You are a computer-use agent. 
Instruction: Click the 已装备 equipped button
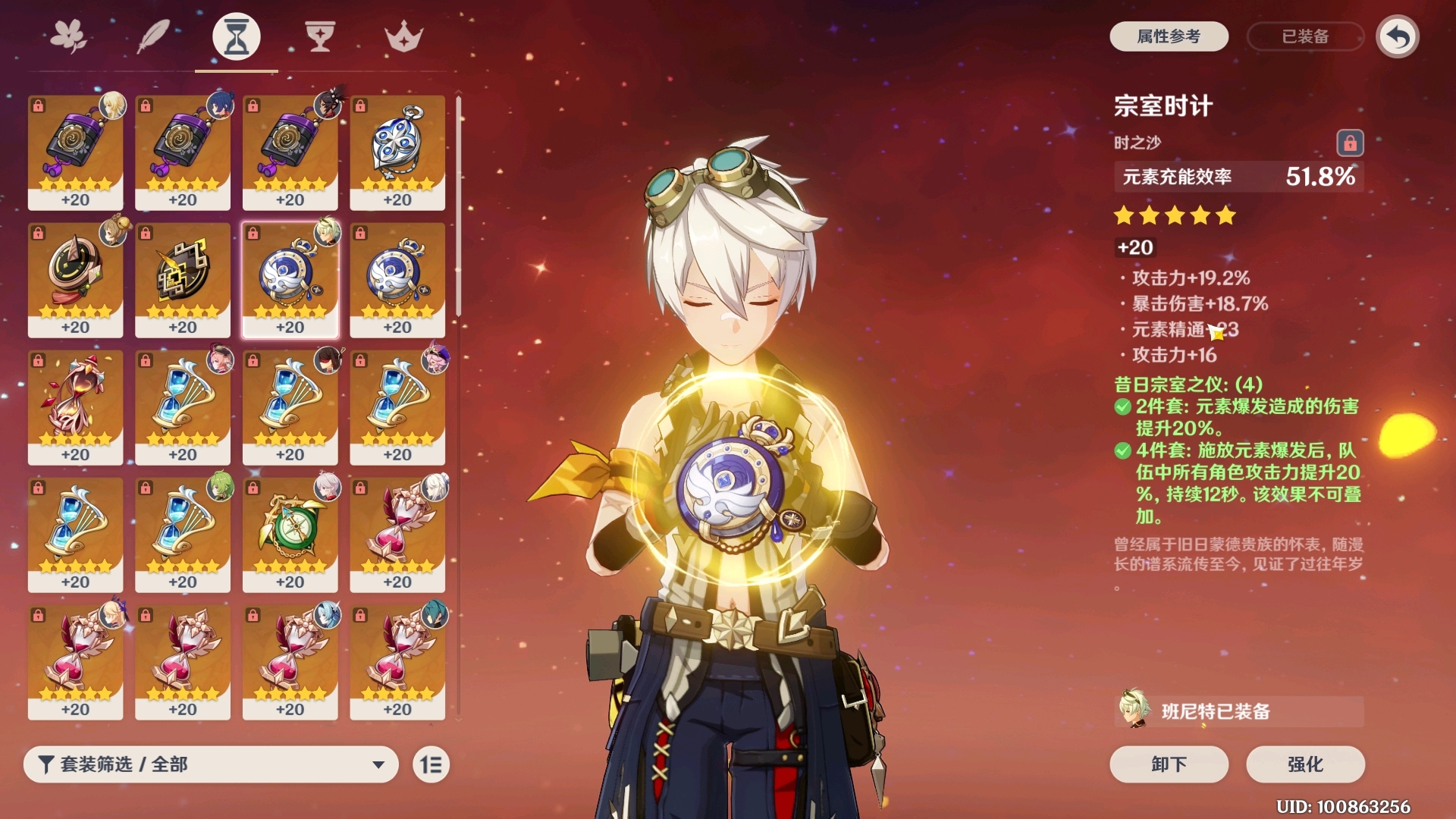click(1304, 36)
